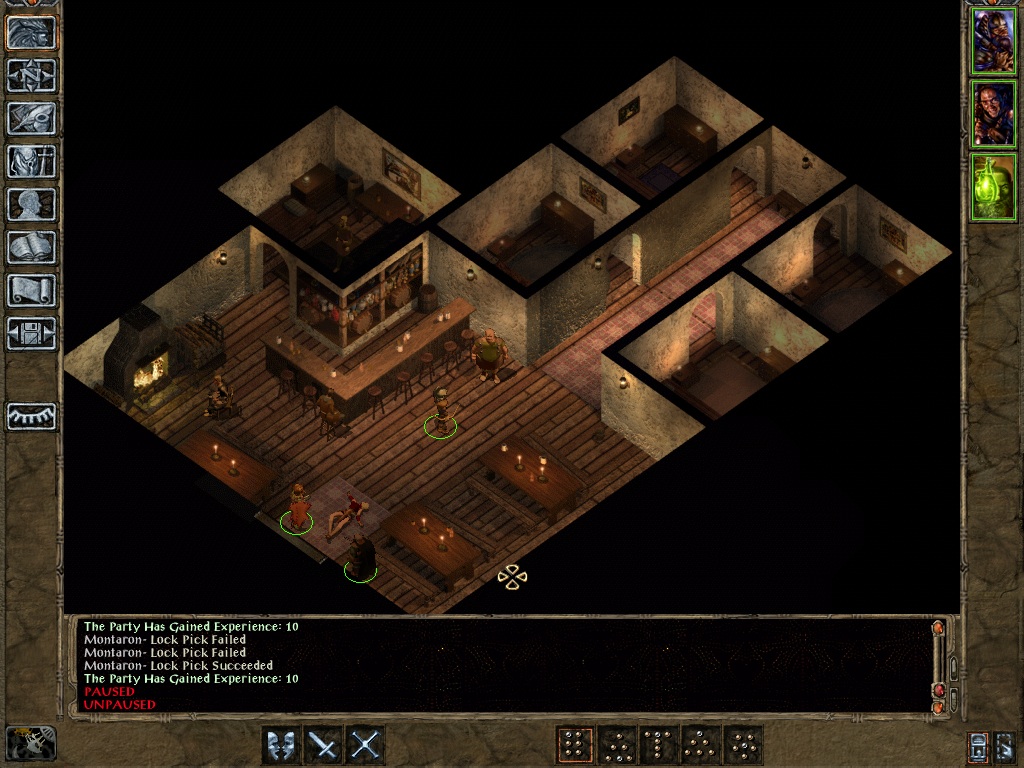
Task: Open the options menu with the floppy-disk button
Action: click(32, 333)
